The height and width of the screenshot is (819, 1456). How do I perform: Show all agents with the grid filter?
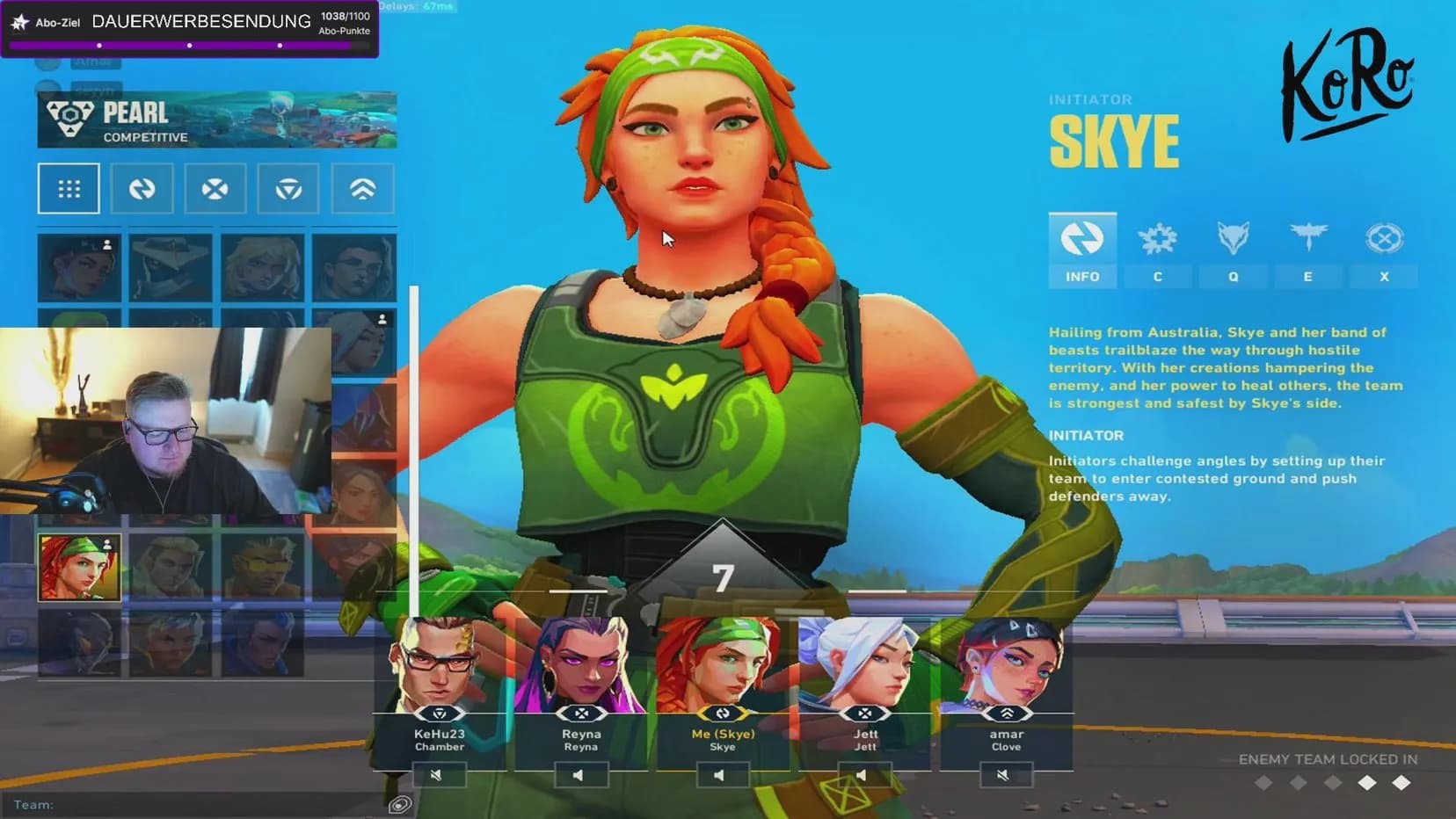tap(69, 188)
